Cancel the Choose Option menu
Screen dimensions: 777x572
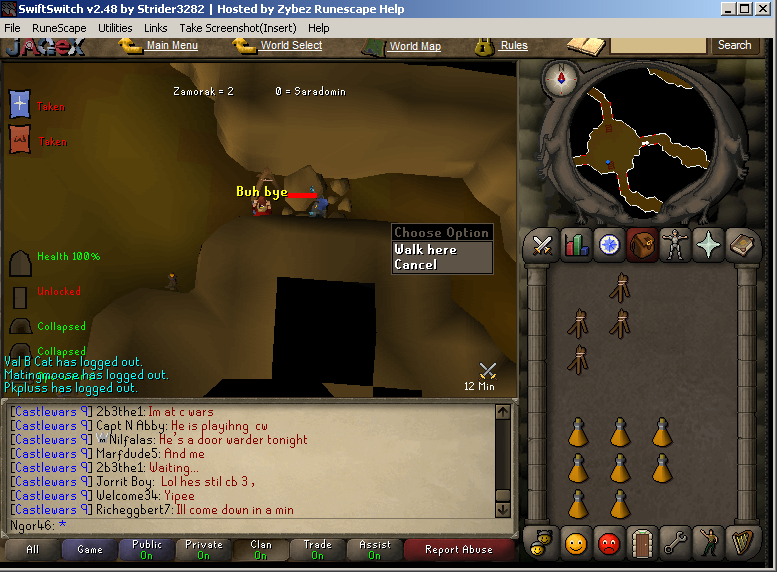[416, 265]
